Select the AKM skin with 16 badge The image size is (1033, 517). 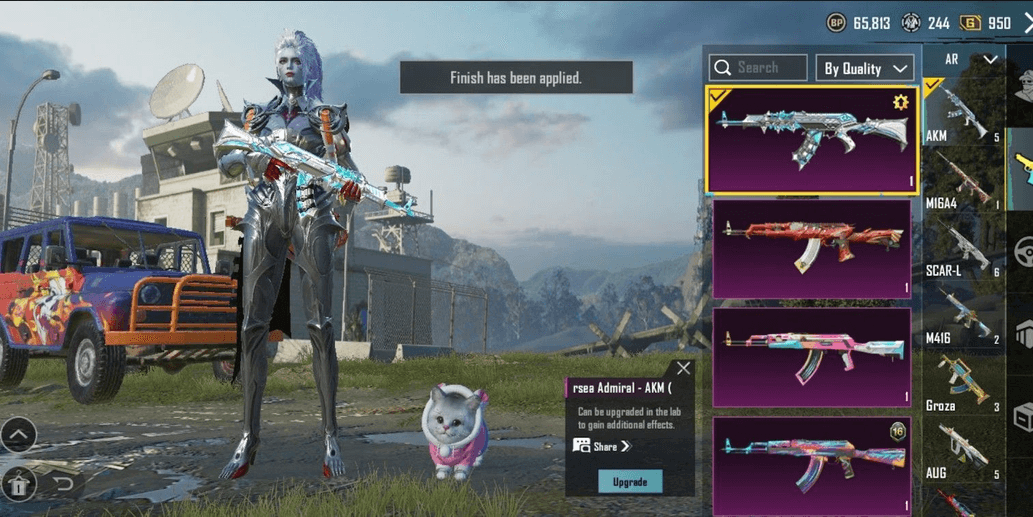810,466
